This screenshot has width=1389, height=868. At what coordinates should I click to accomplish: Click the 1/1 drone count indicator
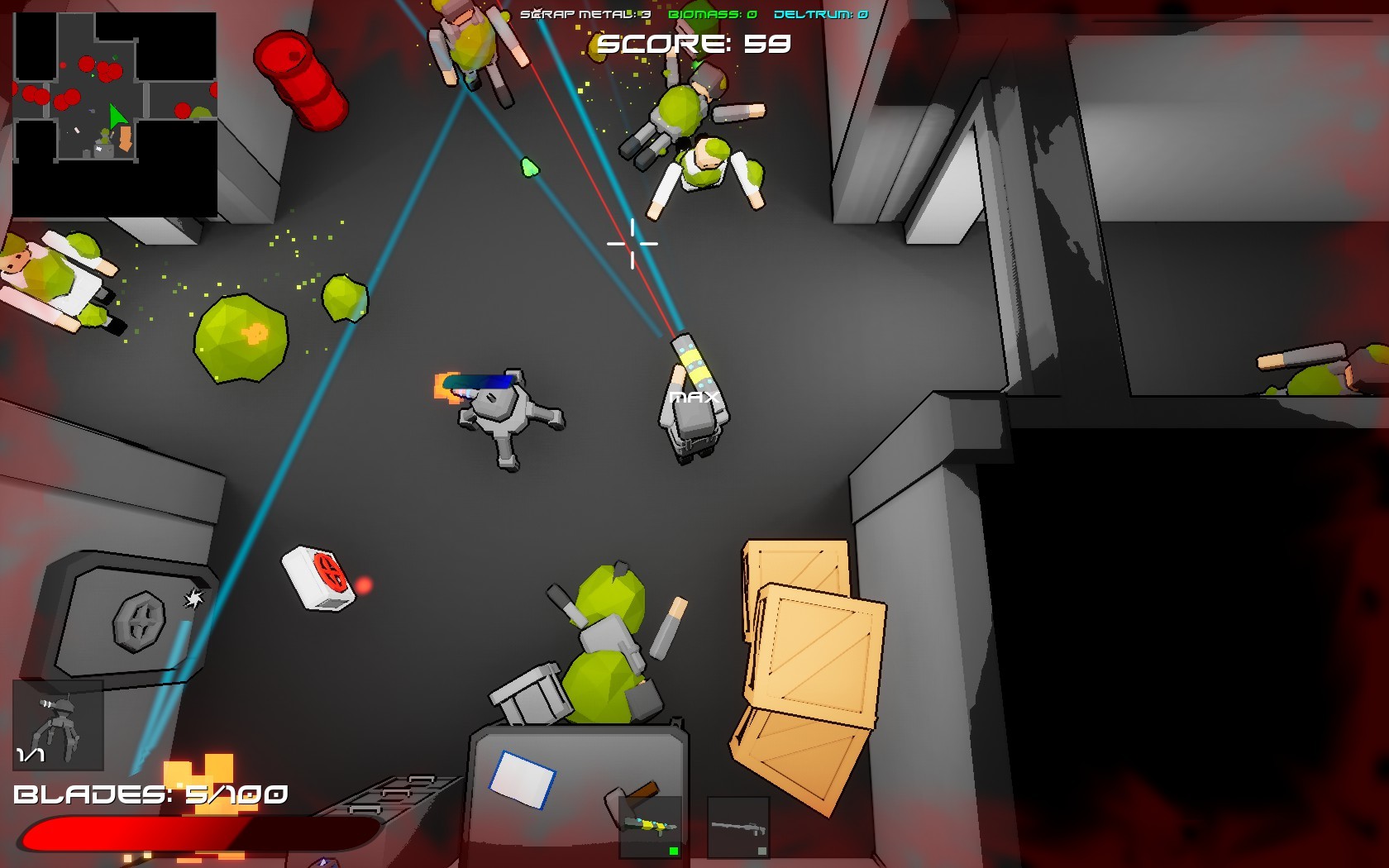(x=29, y=754)
